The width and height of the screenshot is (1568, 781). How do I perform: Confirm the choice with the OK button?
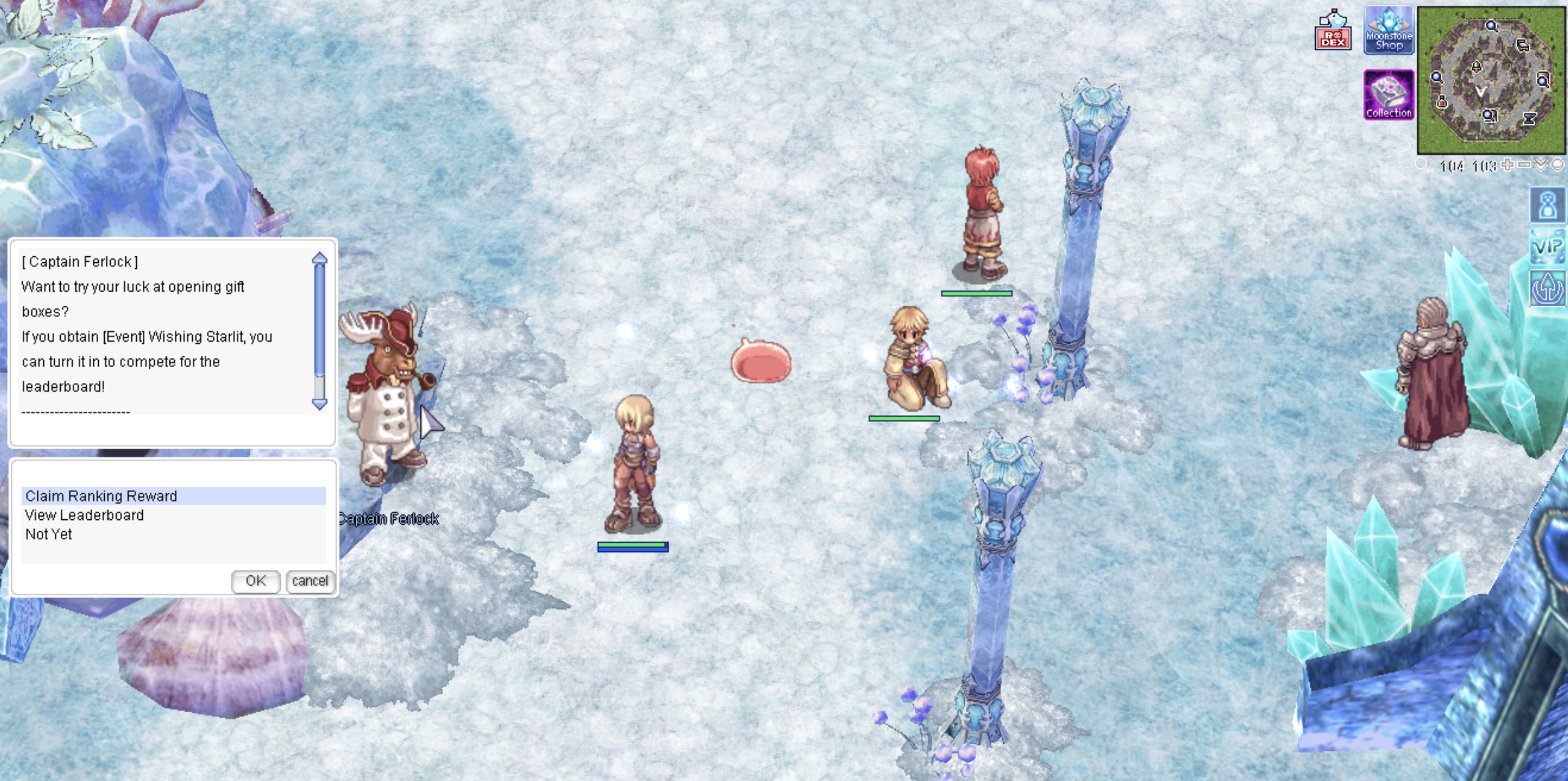click(x=255, y=581)
